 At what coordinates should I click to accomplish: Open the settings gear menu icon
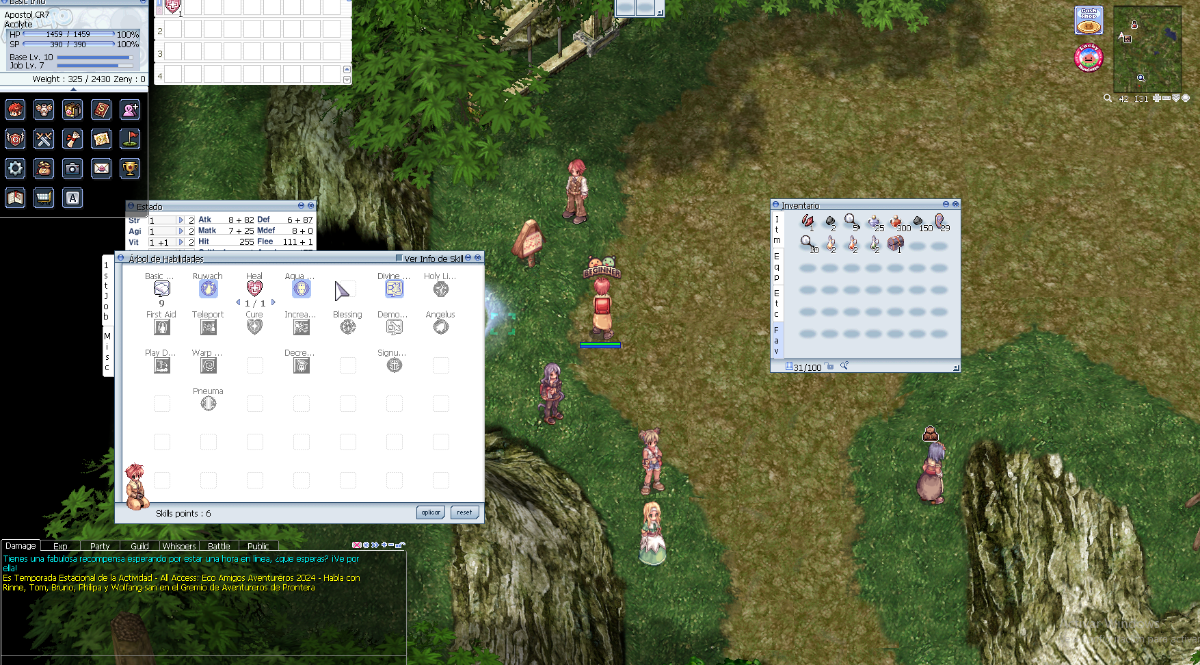click(x=15, y=168)
